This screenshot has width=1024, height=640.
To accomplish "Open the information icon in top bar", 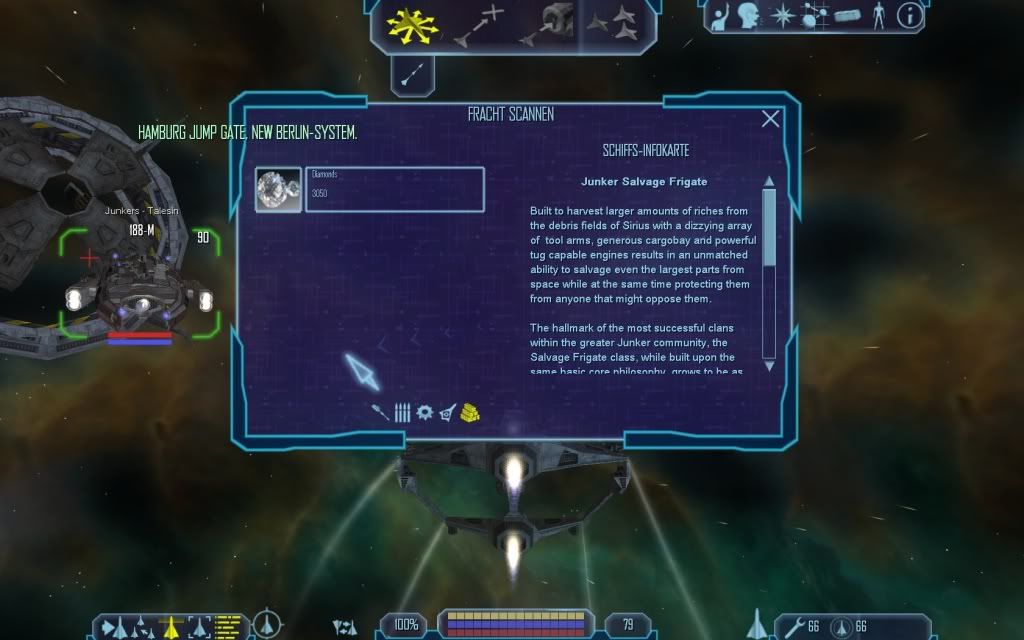I will 909,16.
